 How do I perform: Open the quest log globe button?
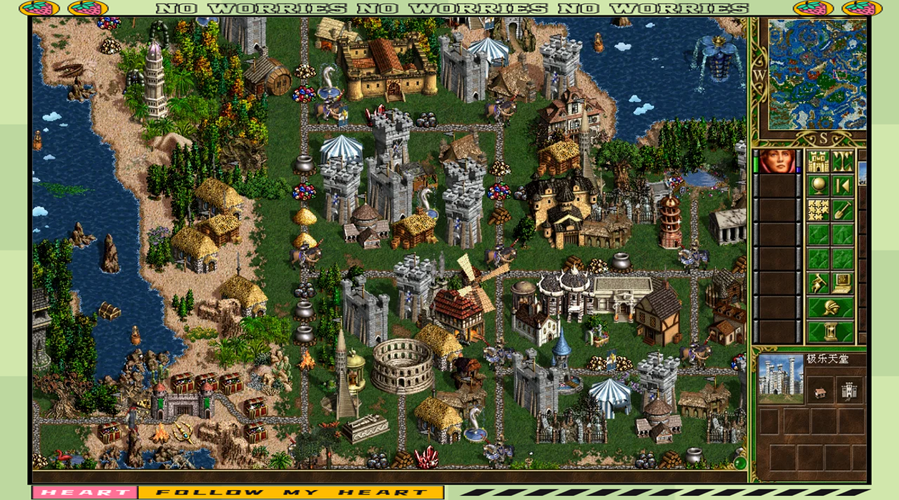pyautogui.click(x=819, y=186)
